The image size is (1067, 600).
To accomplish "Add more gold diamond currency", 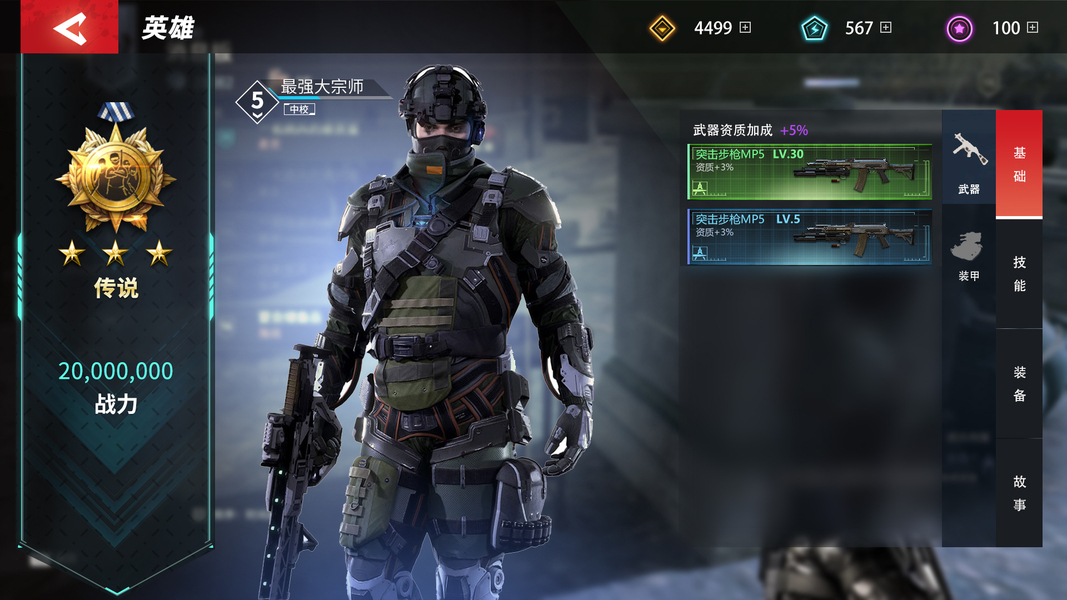I will pos(745,28).
